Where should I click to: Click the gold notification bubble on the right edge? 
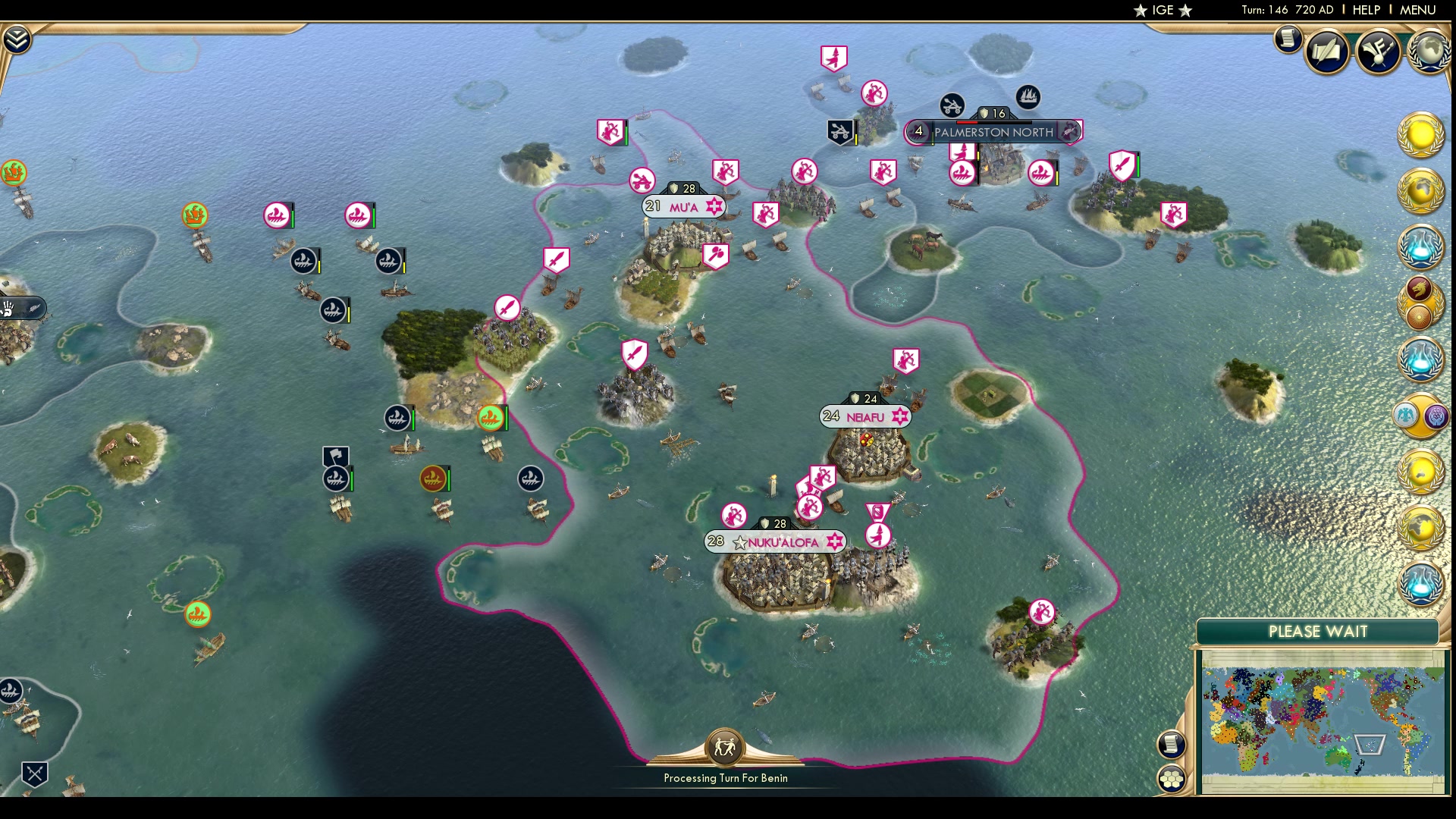pyautogui.click(x=1420, y=136)
